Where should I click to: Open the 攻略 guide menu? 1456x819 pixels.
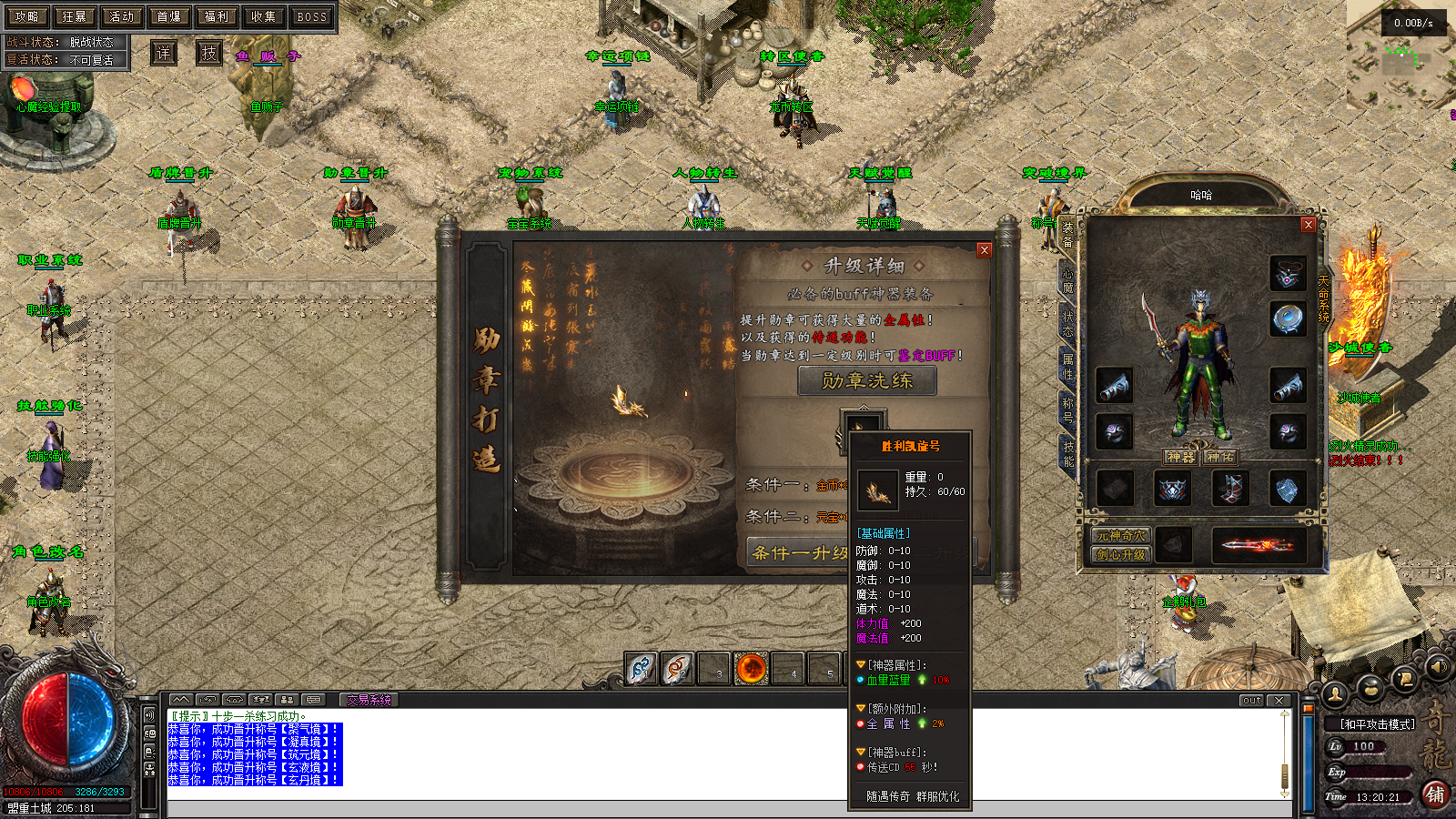point(26,16)
